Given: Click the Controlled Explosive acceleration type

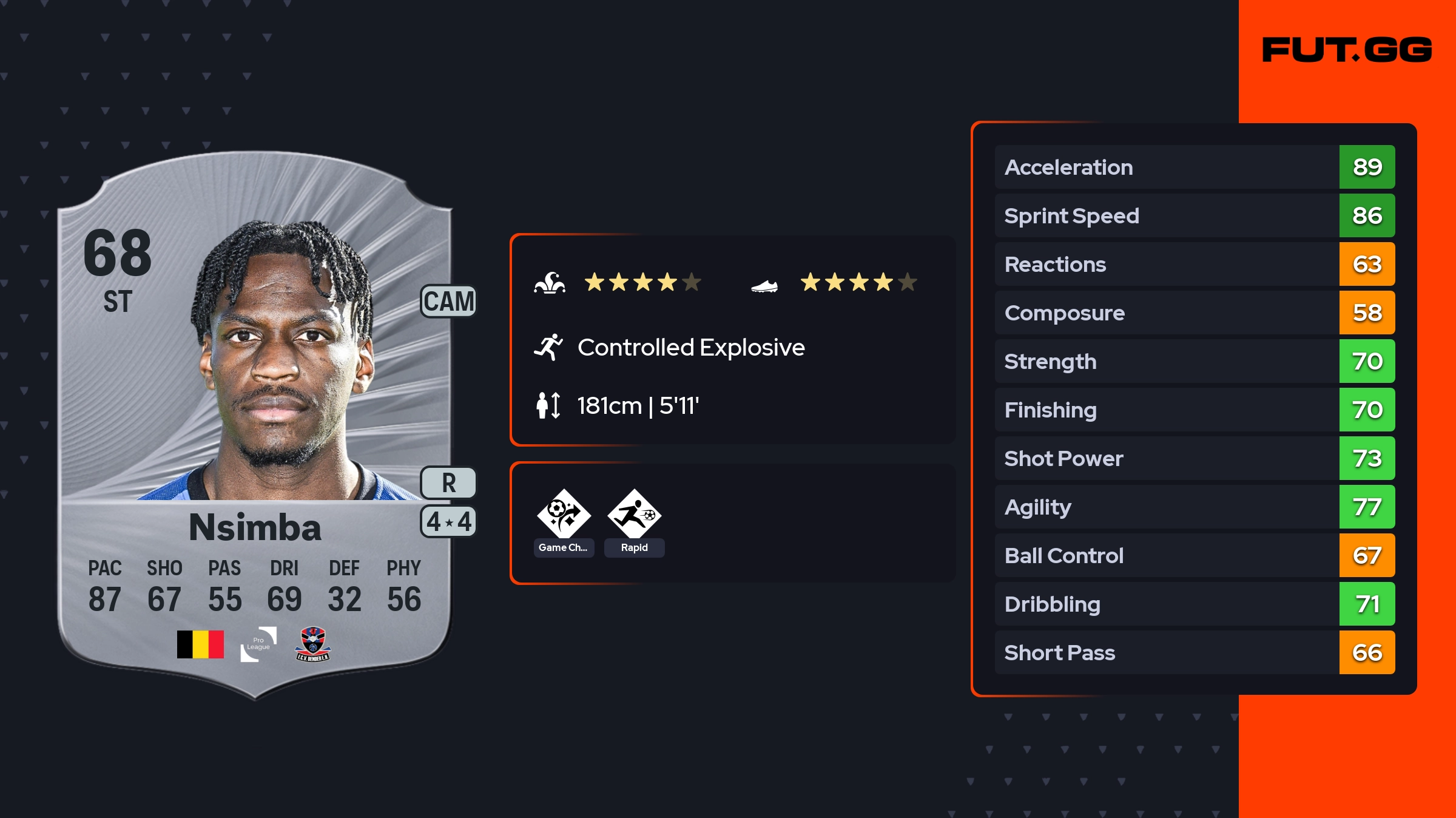Looking at the screenshot, I should pos(690,348).
